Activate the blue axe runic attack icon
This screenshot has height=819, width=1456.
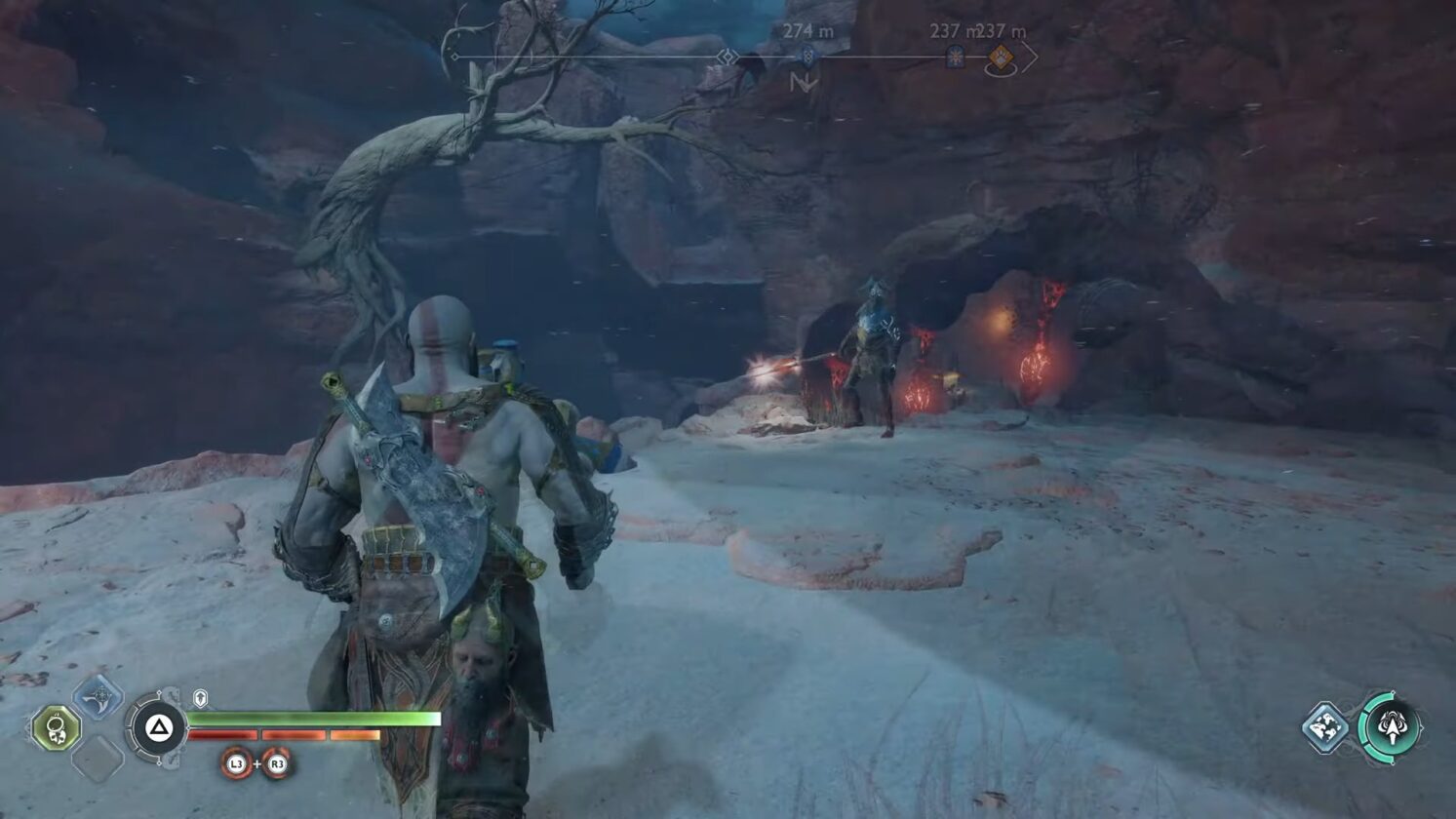coord(98,697)
